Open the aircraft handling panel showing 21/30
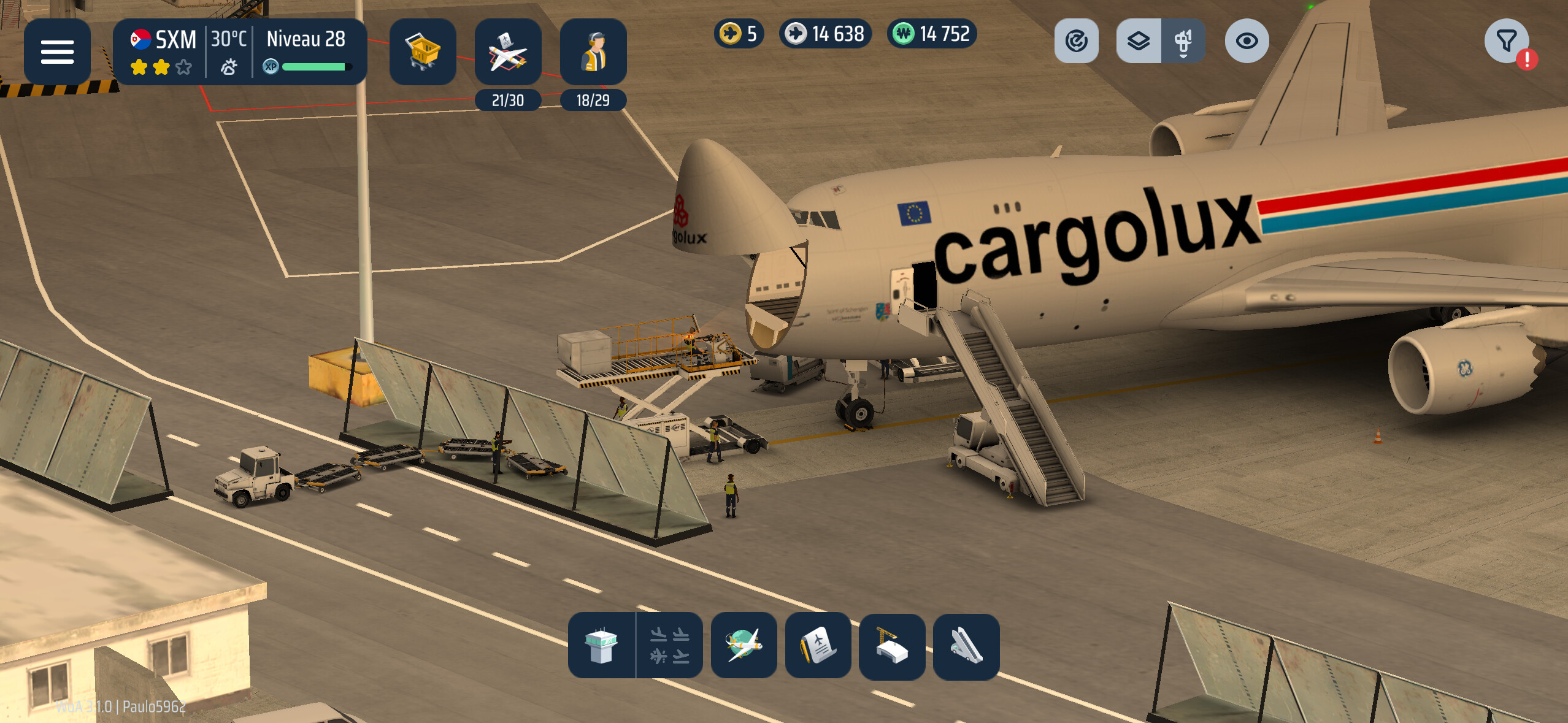This screenshot has width=1568, height=723. coord(508,52)
